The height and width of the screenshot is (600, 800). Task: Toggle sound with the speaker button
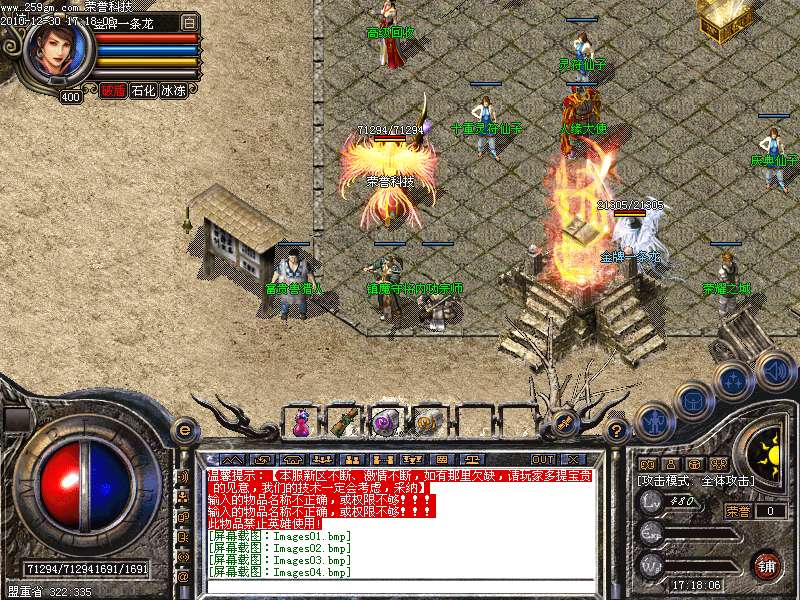point(774,368)
